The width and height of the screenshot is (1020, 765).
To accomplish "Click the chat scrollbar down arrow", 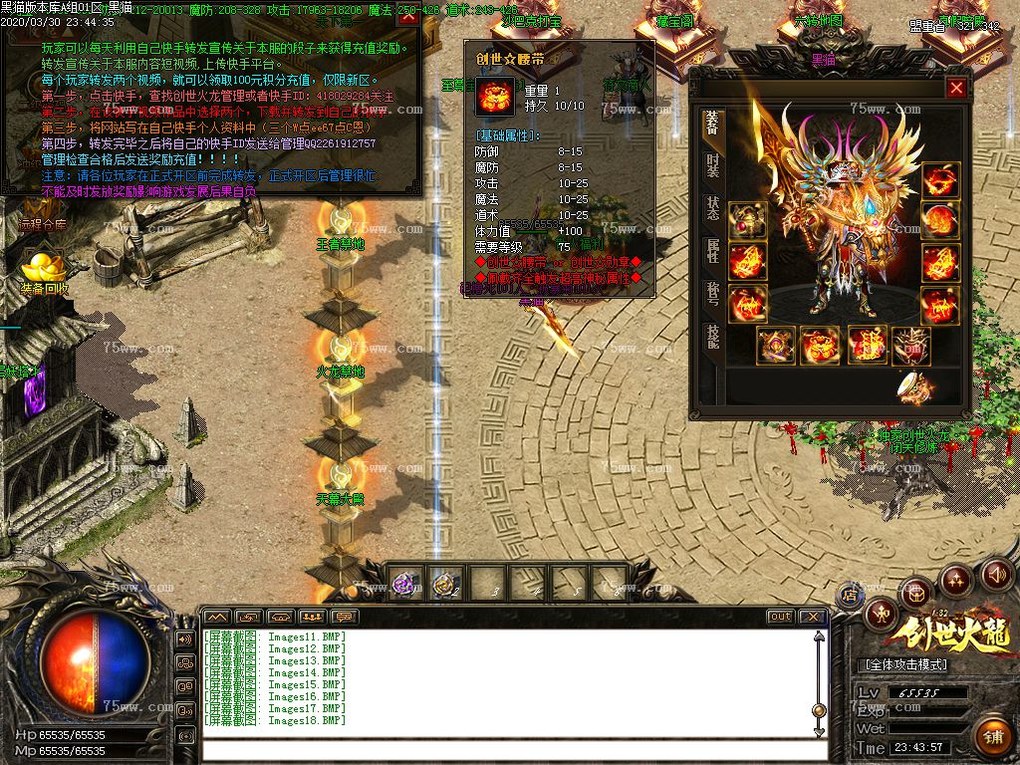I will pos(819,731).
